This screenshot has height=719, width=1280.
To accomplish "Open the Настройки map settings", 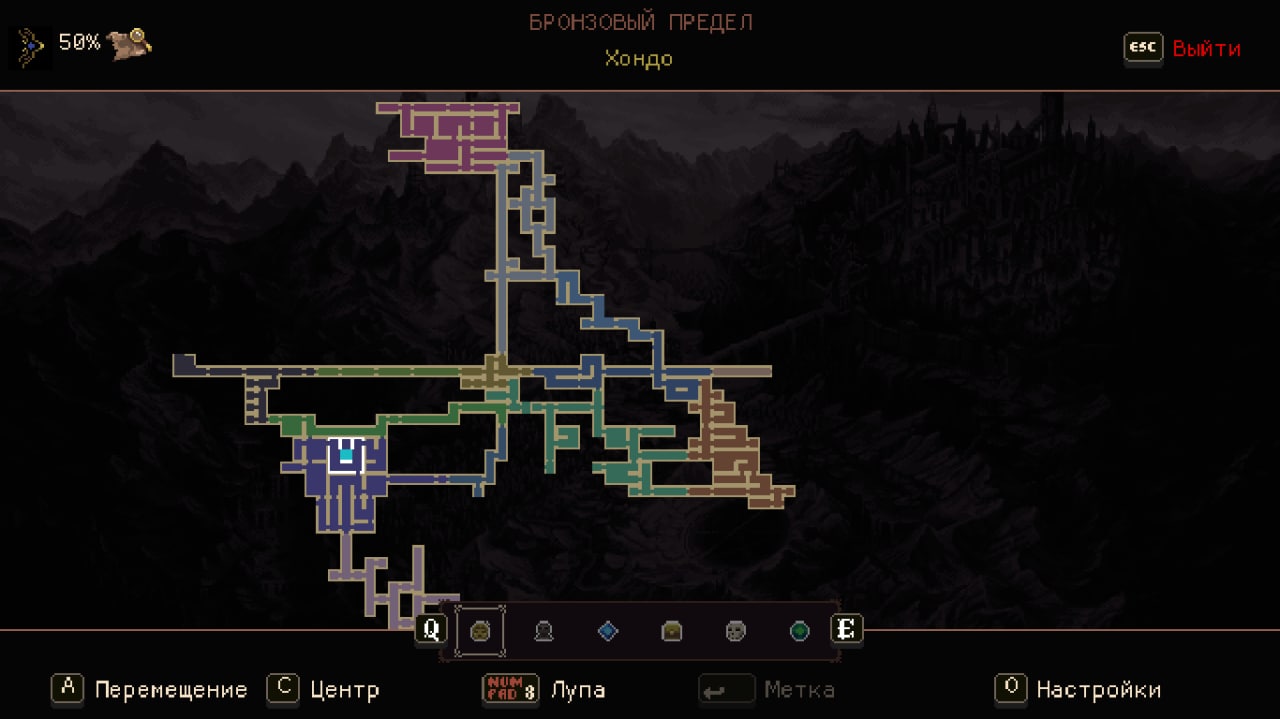I will pyautogui.click(x=1097, y=689).
